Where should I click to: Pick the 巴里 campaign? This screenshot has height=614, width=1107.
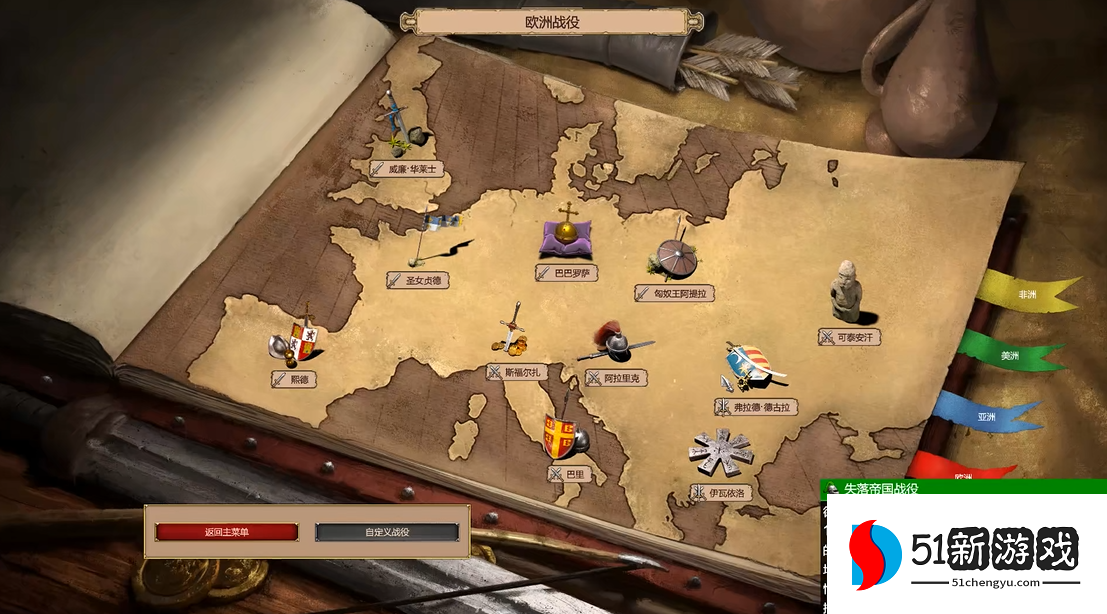click(x=568, y=474)
